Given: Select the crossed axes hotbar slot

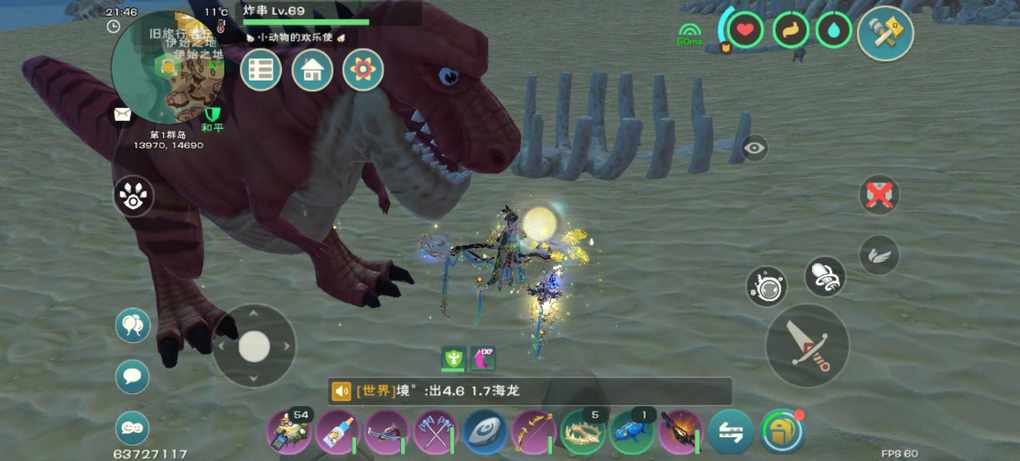Looking at the screenshot, I should pyautogui.click(x=435, y=432).
